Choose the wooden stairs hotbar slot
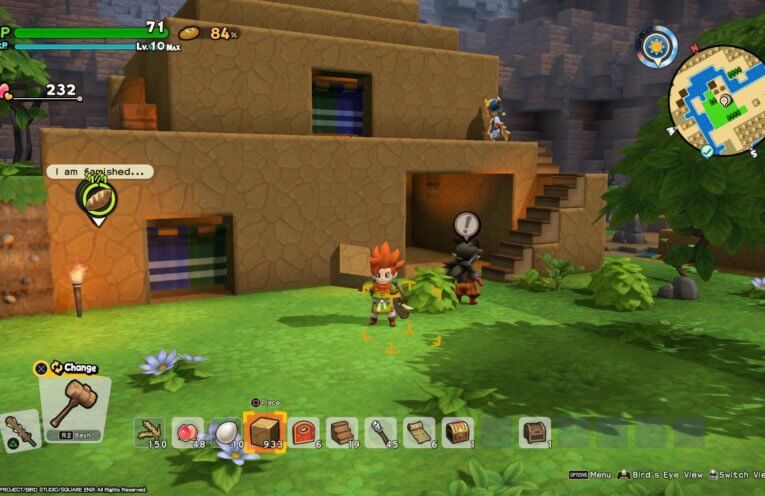 343,432
